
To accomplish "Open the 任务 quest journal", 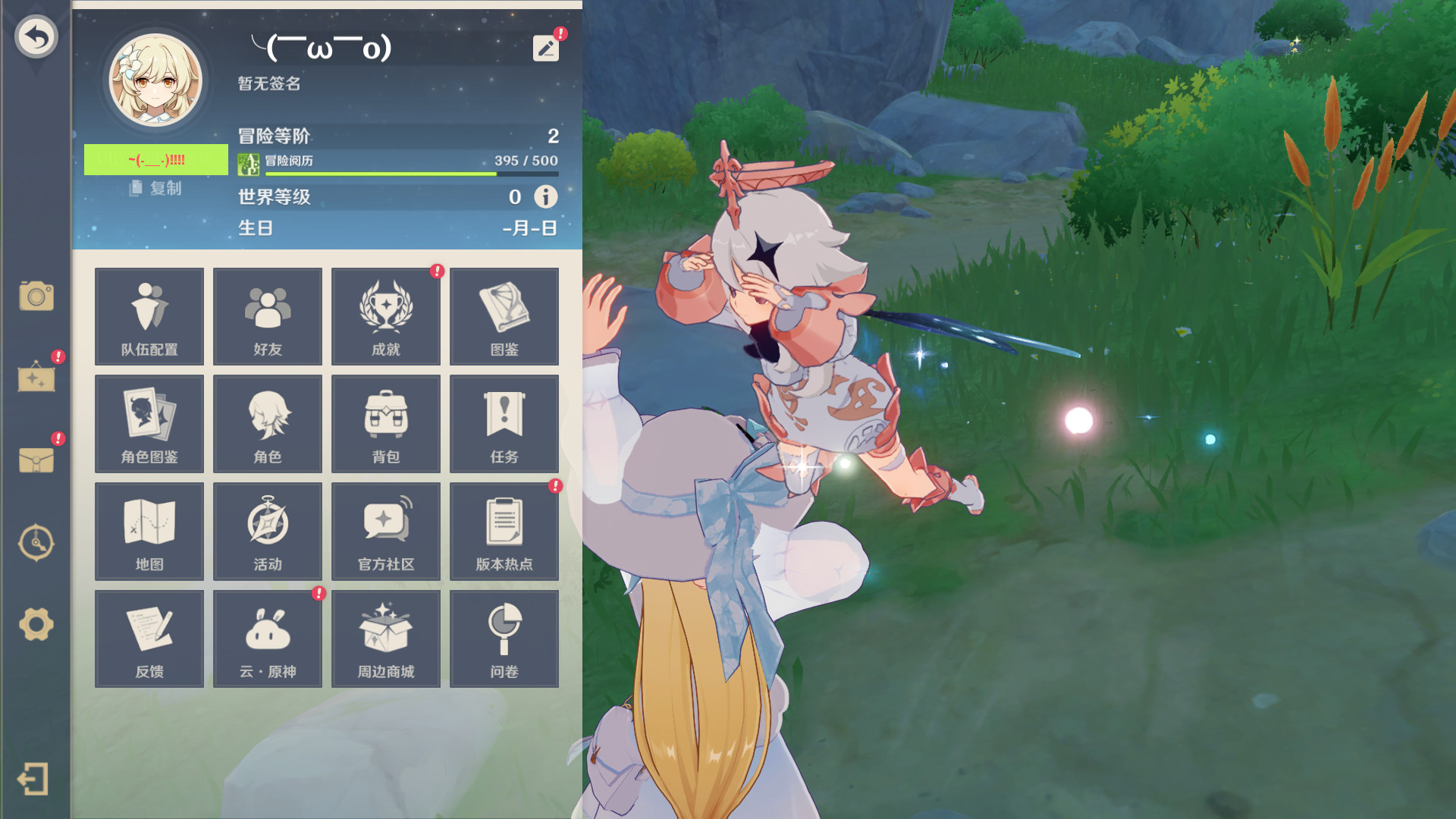I will [504, 423].
